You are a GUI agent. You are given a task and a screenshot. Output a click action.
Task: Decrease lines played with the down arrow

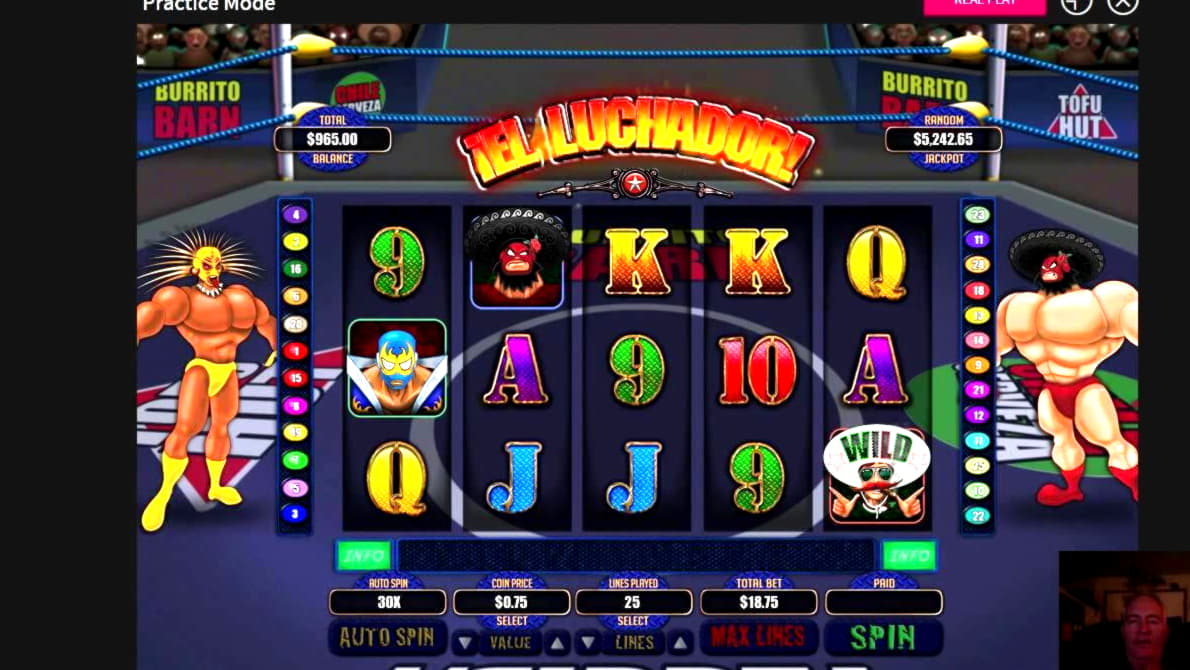tap(590, 642)
